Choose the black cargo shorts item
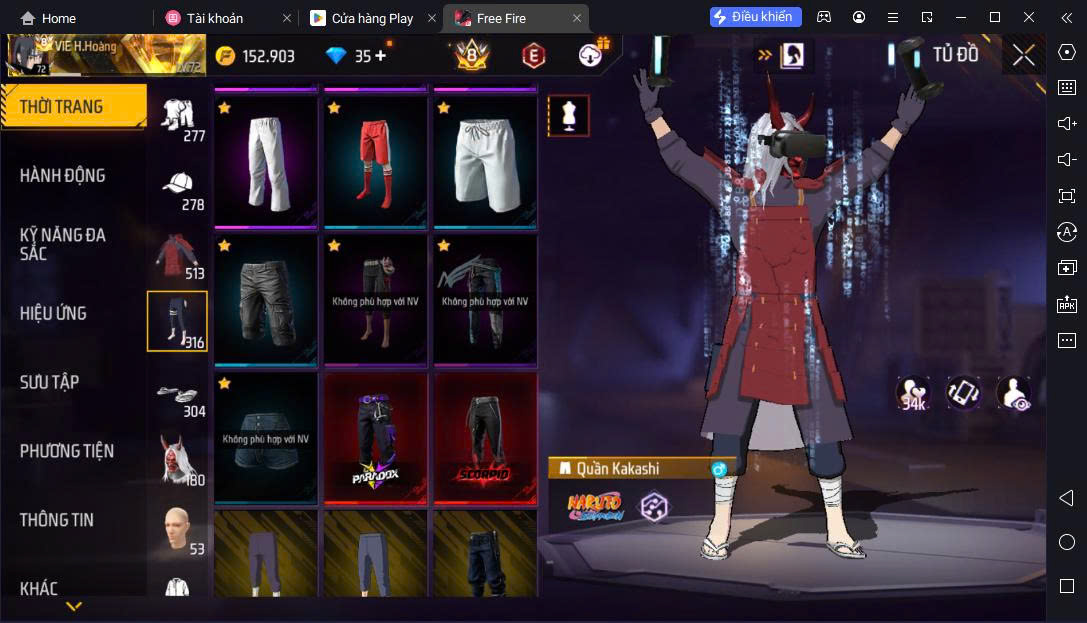 267,300
